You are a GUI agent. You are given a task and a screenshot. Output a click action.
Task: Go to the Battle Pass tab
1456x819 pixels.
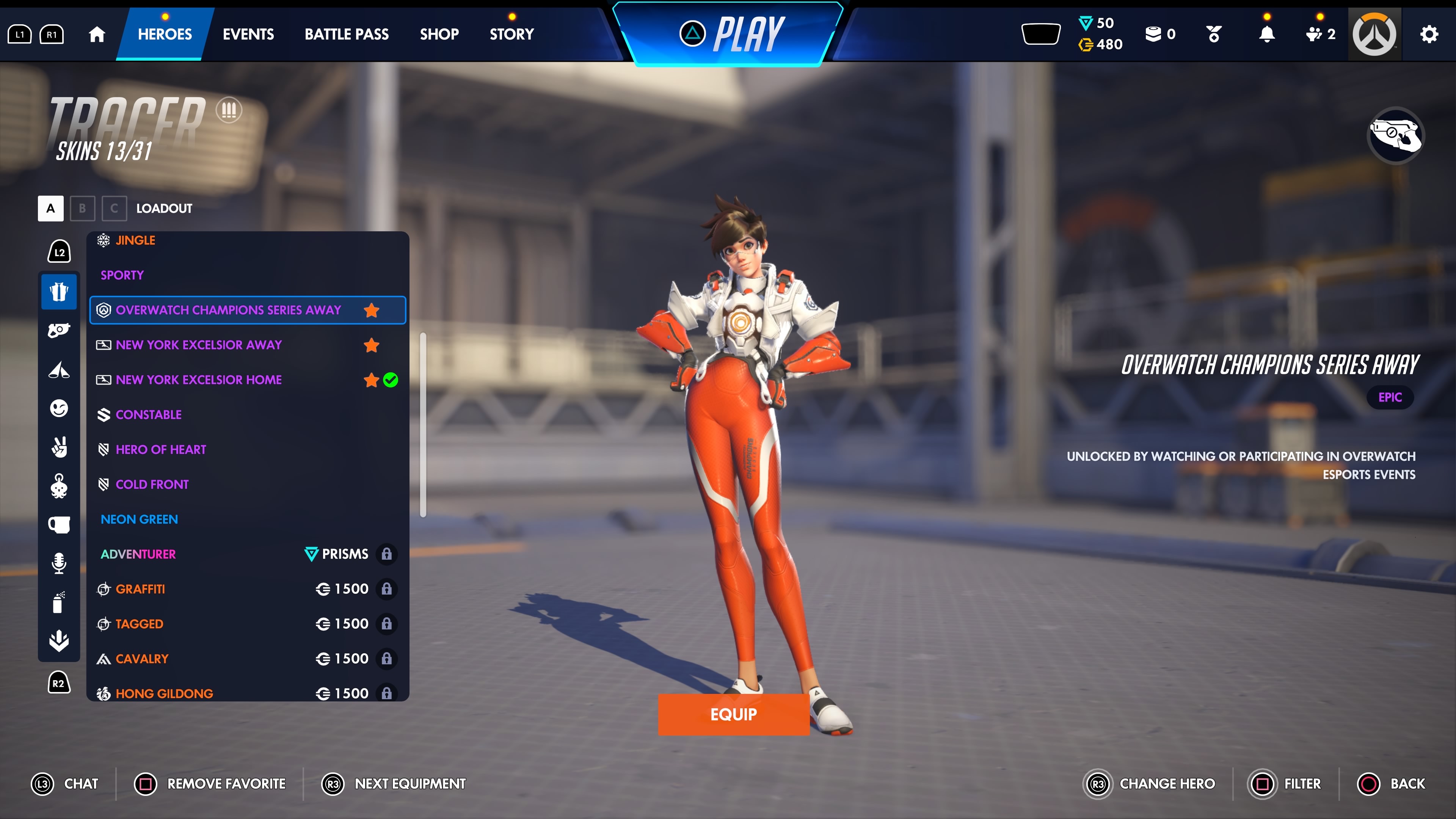coord(347,34)
